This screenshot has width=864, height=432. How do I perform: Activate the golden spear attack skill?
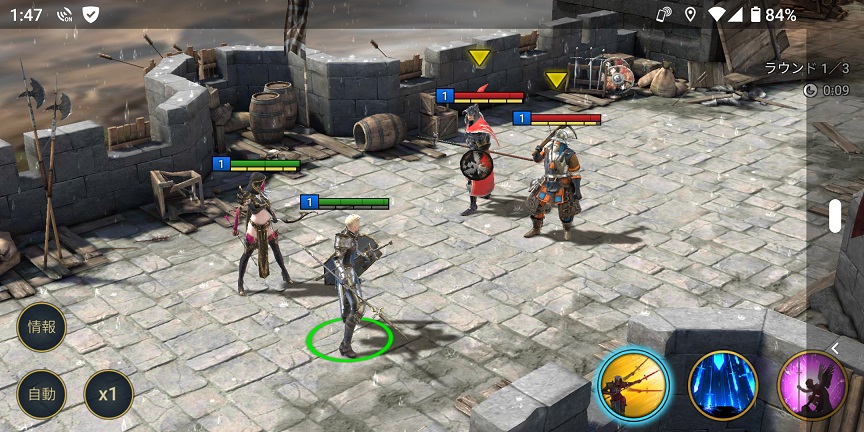click(x=634, y=386)
